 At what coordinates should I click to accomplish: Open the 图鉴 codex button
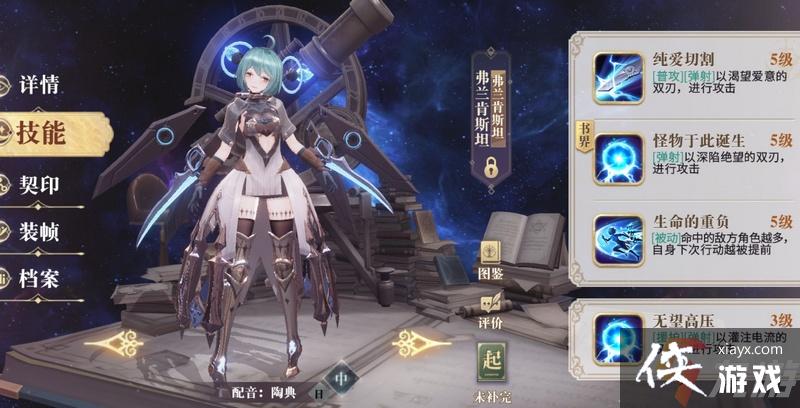490,258
